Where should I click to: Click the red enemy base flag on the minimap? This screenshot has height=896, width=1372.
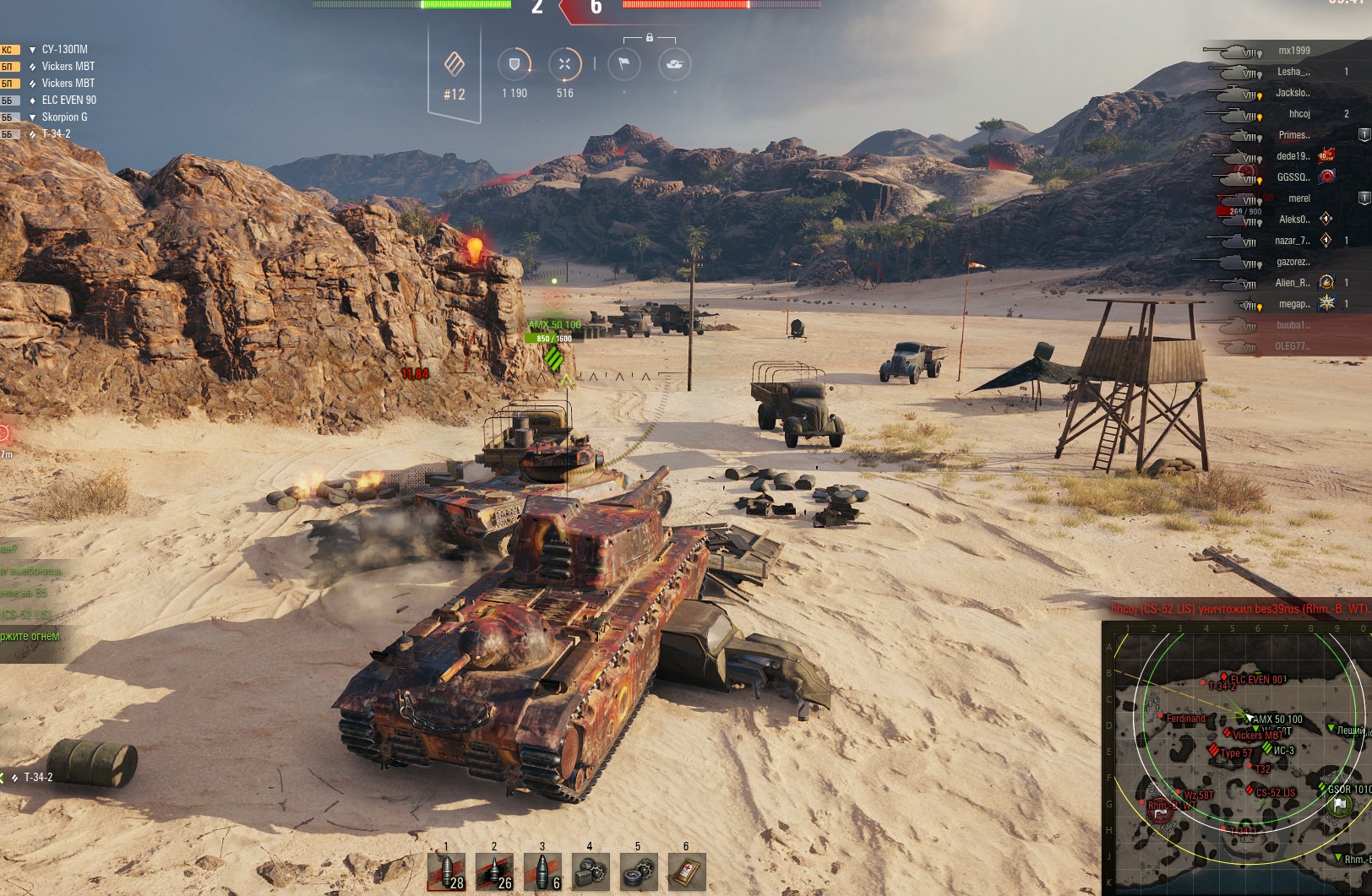click(1158, 812)
